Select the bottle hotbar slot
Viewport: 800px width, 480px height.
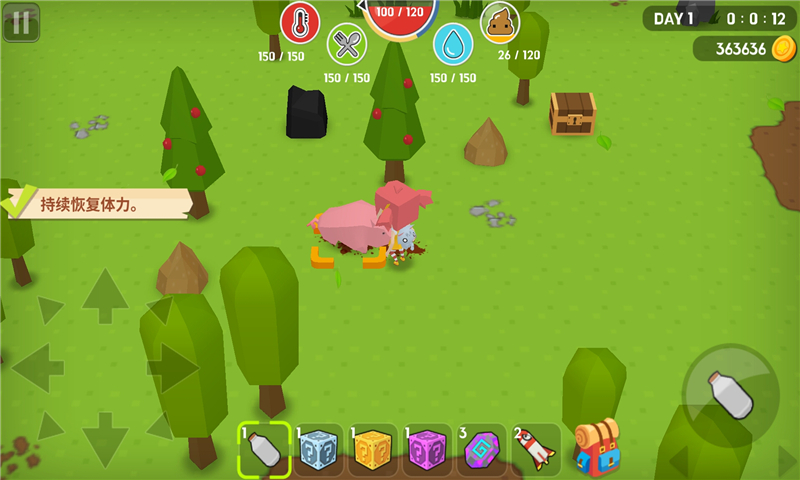coord(265,450)
